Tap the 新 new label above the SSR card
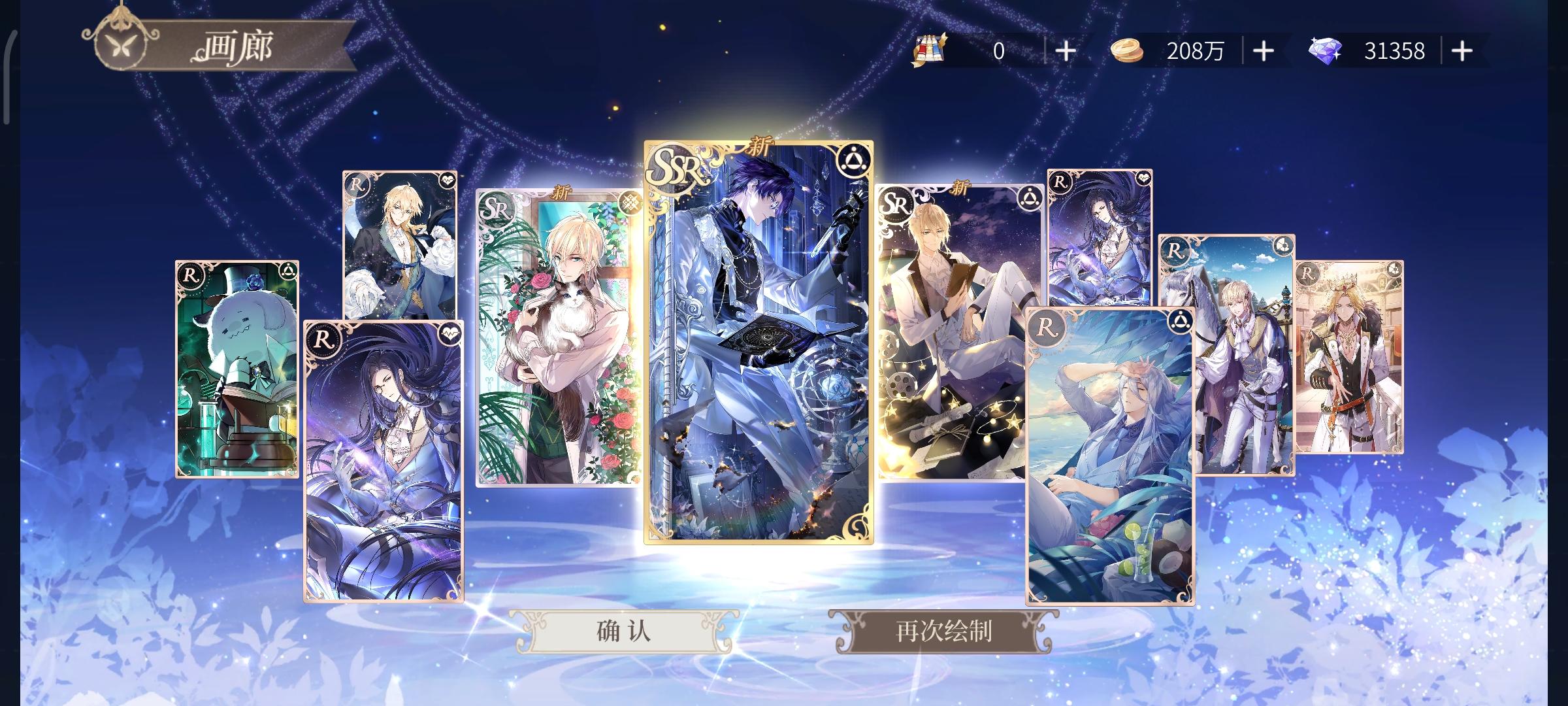Screen dimensions: 1568x706 (761, 144)
